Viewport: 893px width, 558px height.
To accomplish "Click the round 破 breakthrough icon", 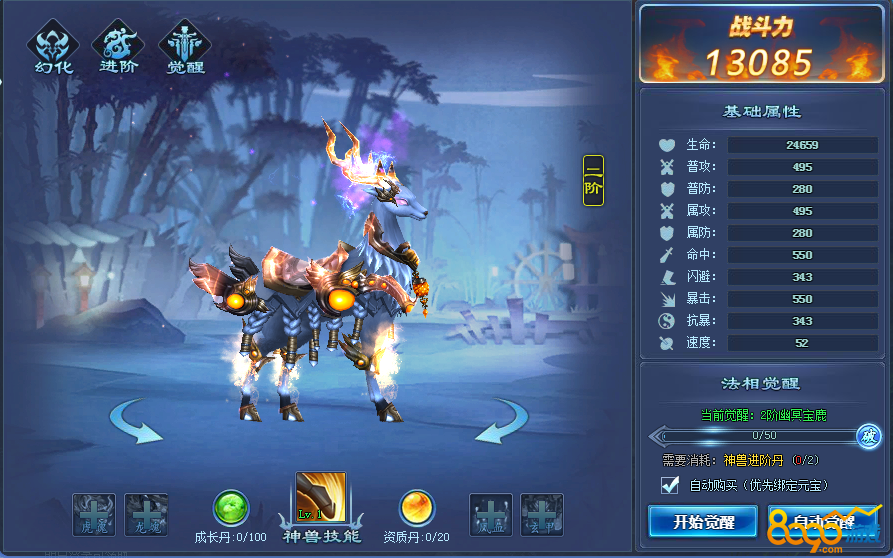I will pos(868,436).
